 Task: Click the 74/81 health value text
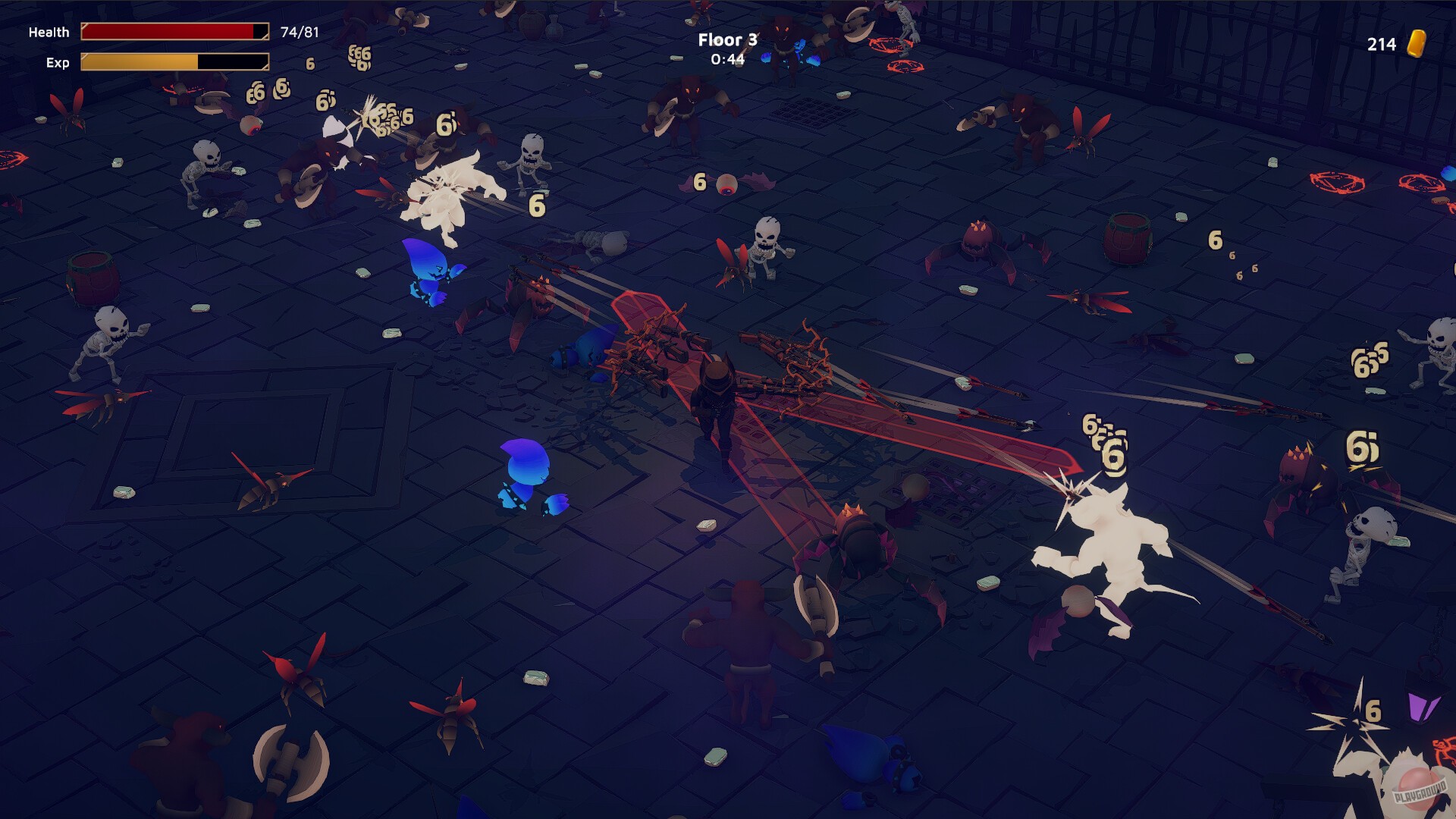click(299, 31)
